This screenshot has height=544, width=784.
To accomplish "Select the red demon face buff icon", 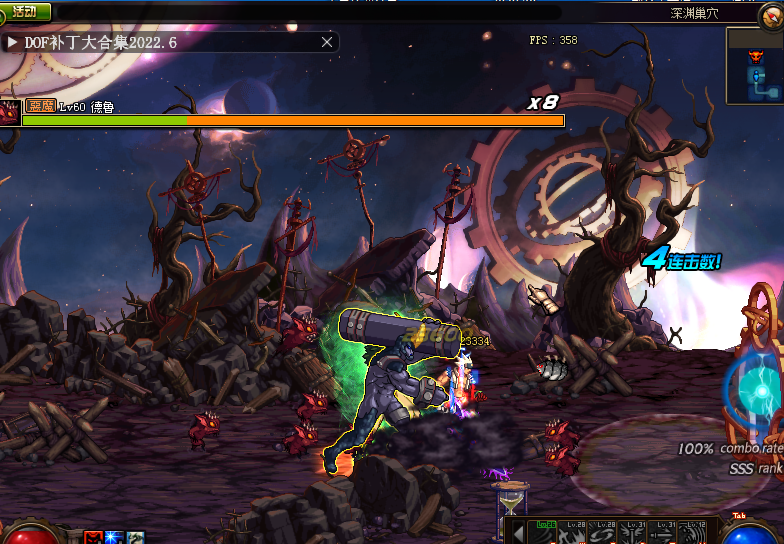I will [x=93, y=537].
